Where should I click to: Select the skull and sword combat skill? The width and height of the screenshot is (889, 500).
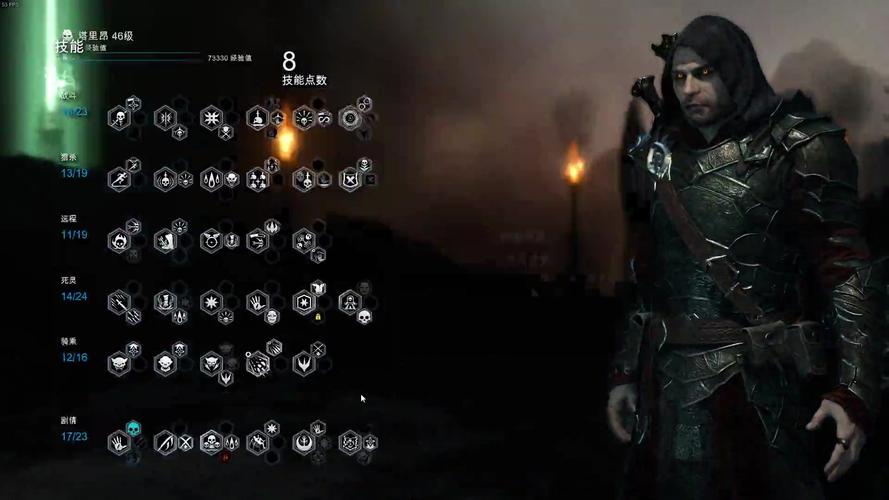119,119
